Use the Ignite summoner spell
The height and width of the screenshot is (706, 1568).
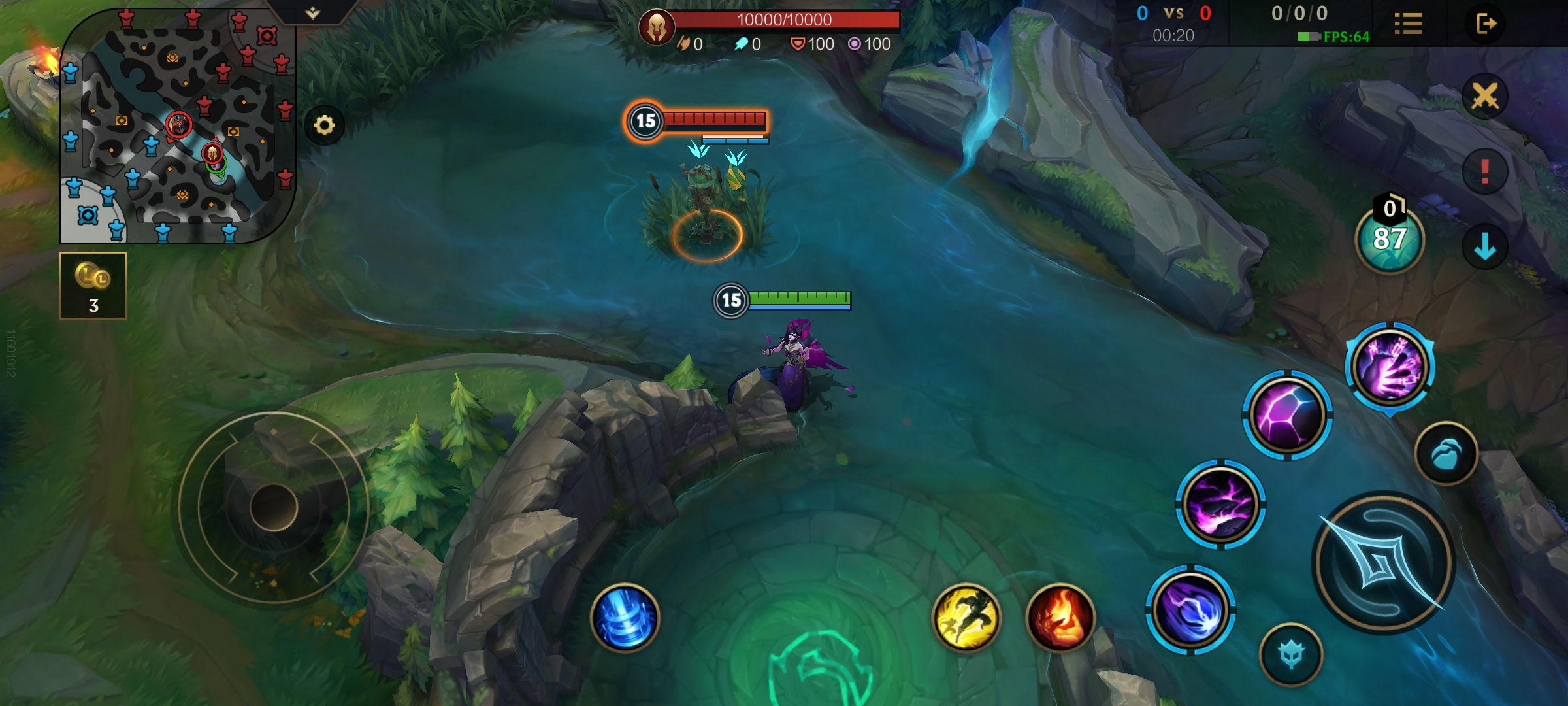pos(1060,618)
